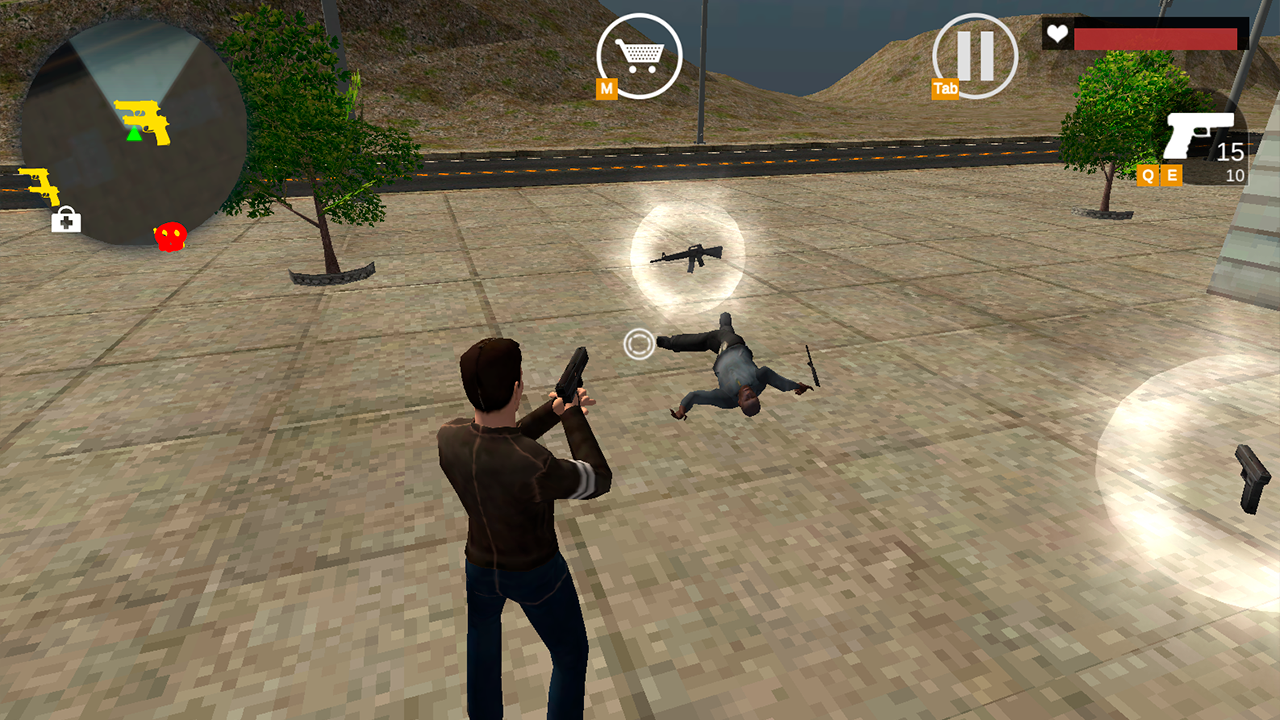Click the gun pickup marker on minimap's left edge
The width and height of the screenshot is (1280, 720).
(38, 186)
